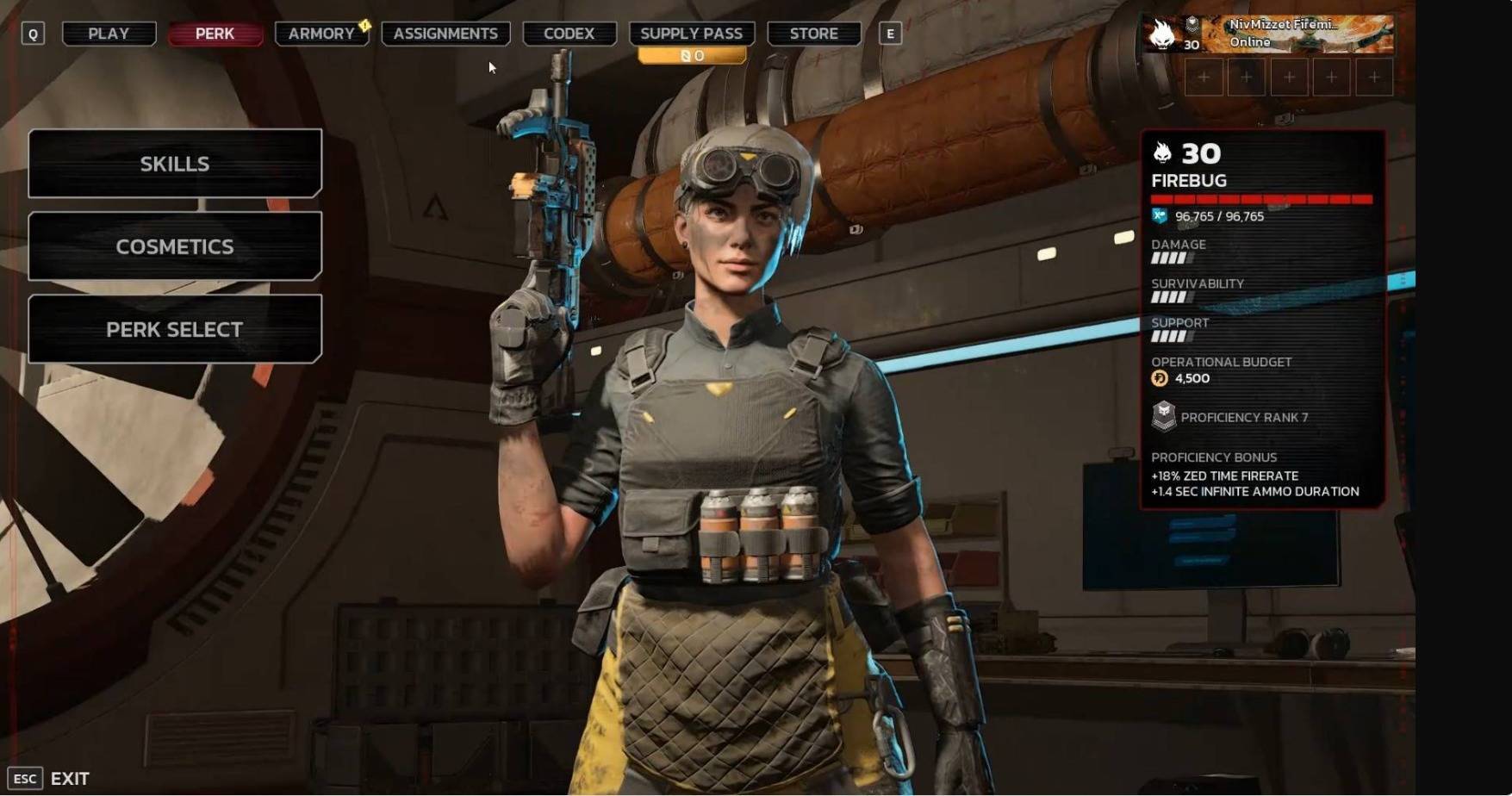Choose the Cosmetics option
Image resolution: width=1512 pixels, height=796 pixels.
[175, 246]
